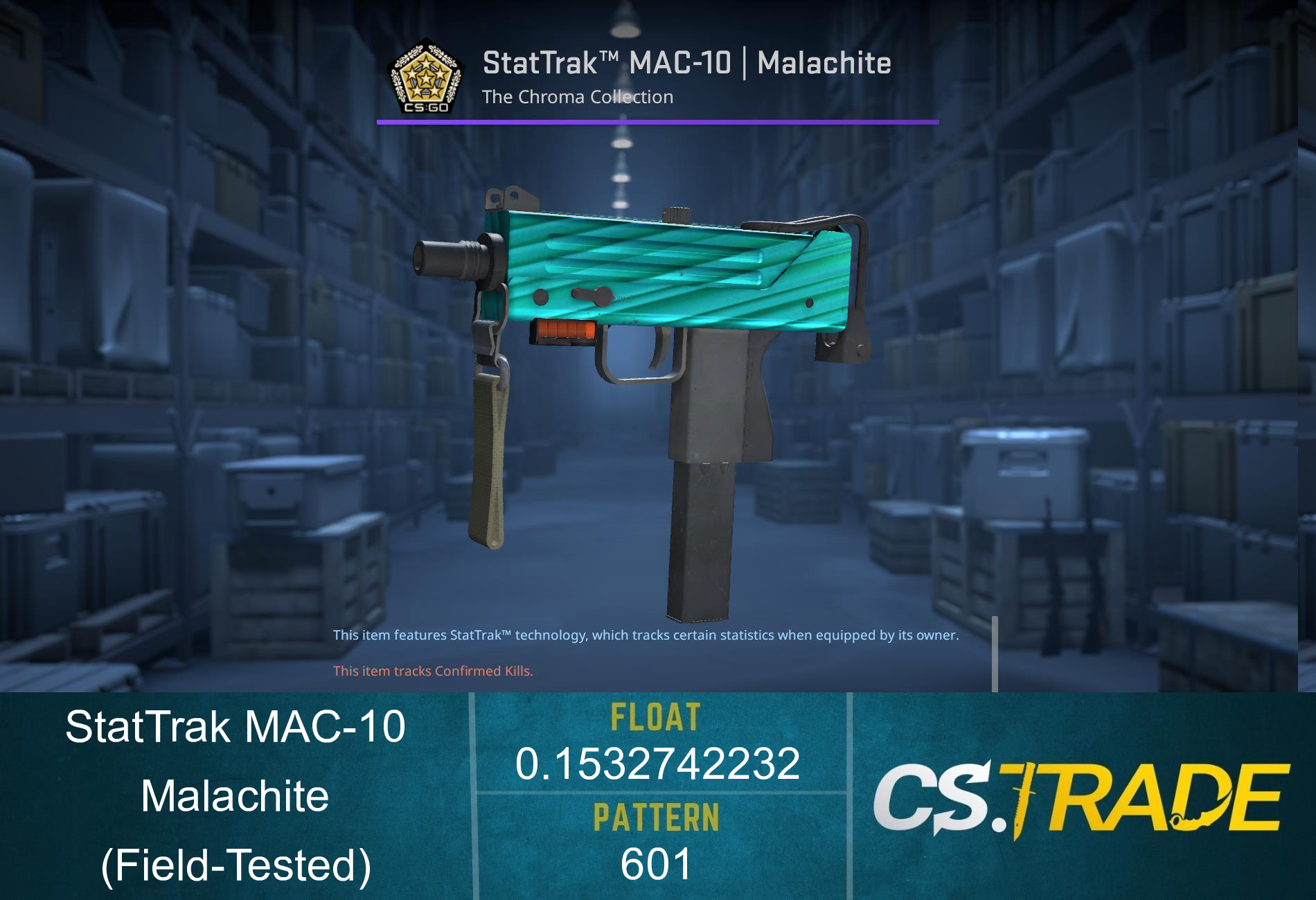The image size is (1316, 900).
Task: Click the float value 0.1532742232
Action: 657,764
